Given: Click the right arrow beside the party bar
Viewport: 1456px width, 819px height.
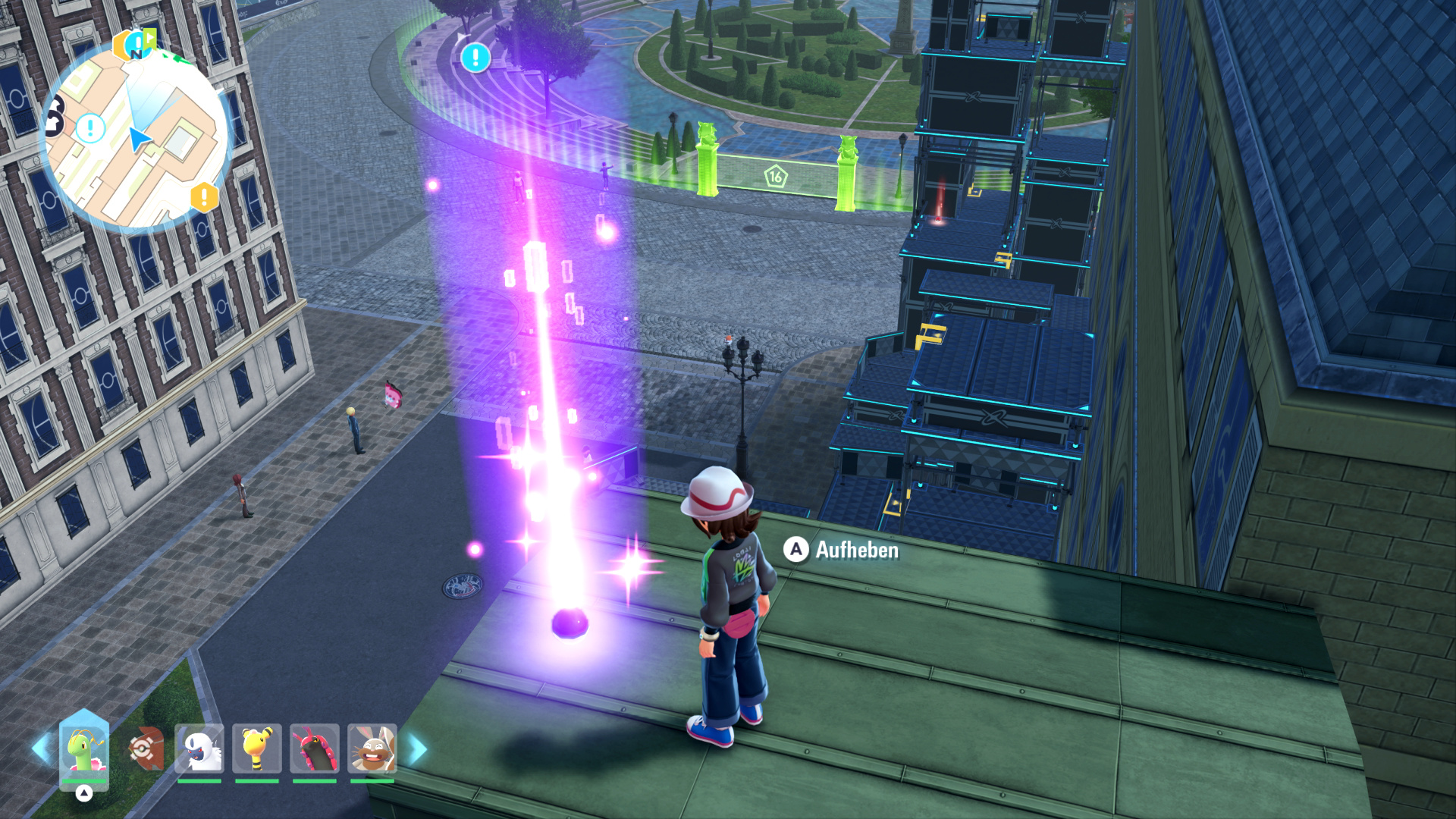Looking at the screenshot, I should click(418, 749).
